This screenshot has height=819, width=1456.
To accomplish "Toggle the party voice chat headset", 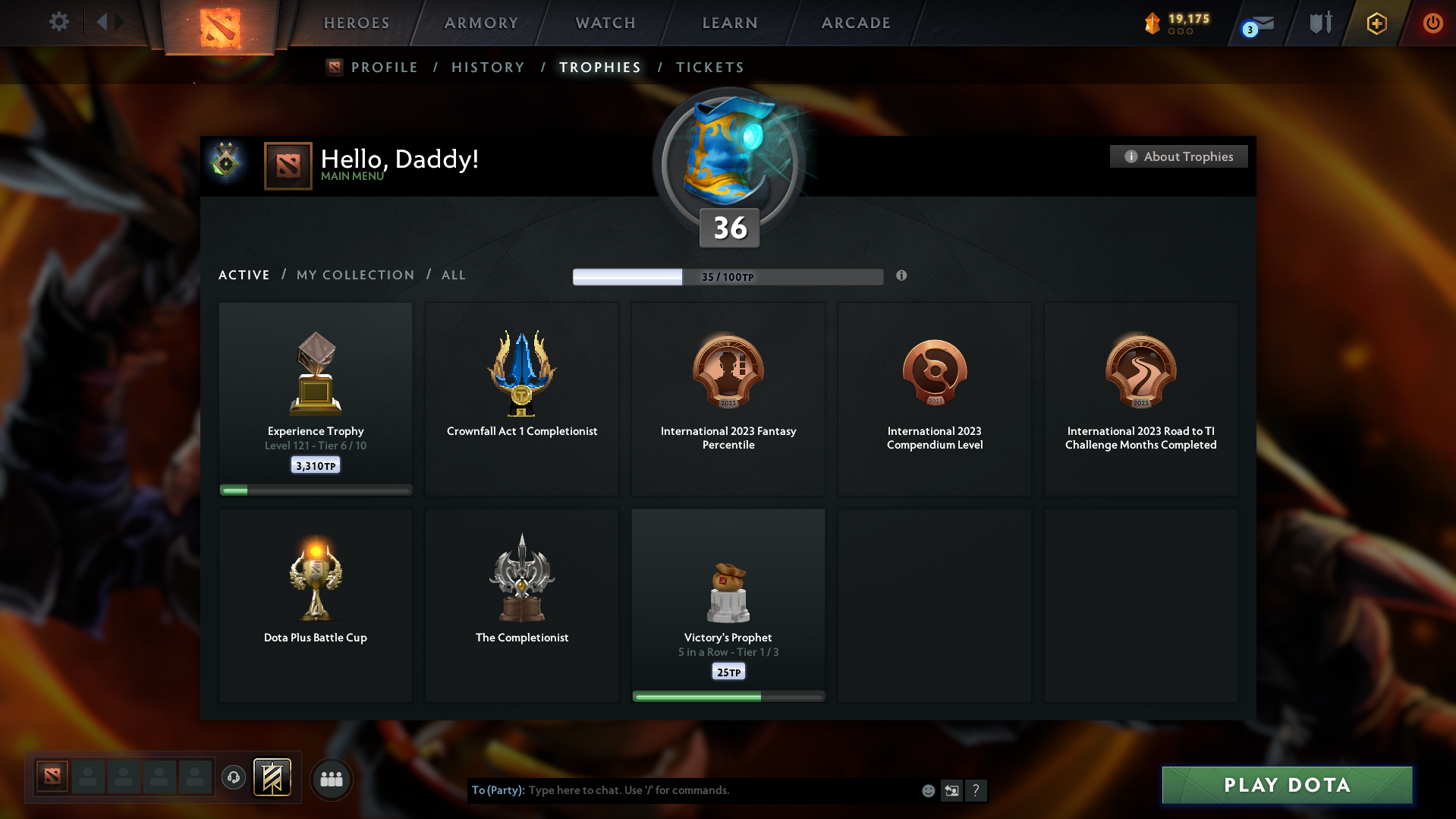I will pyautogui.click(x=234, y=778).
